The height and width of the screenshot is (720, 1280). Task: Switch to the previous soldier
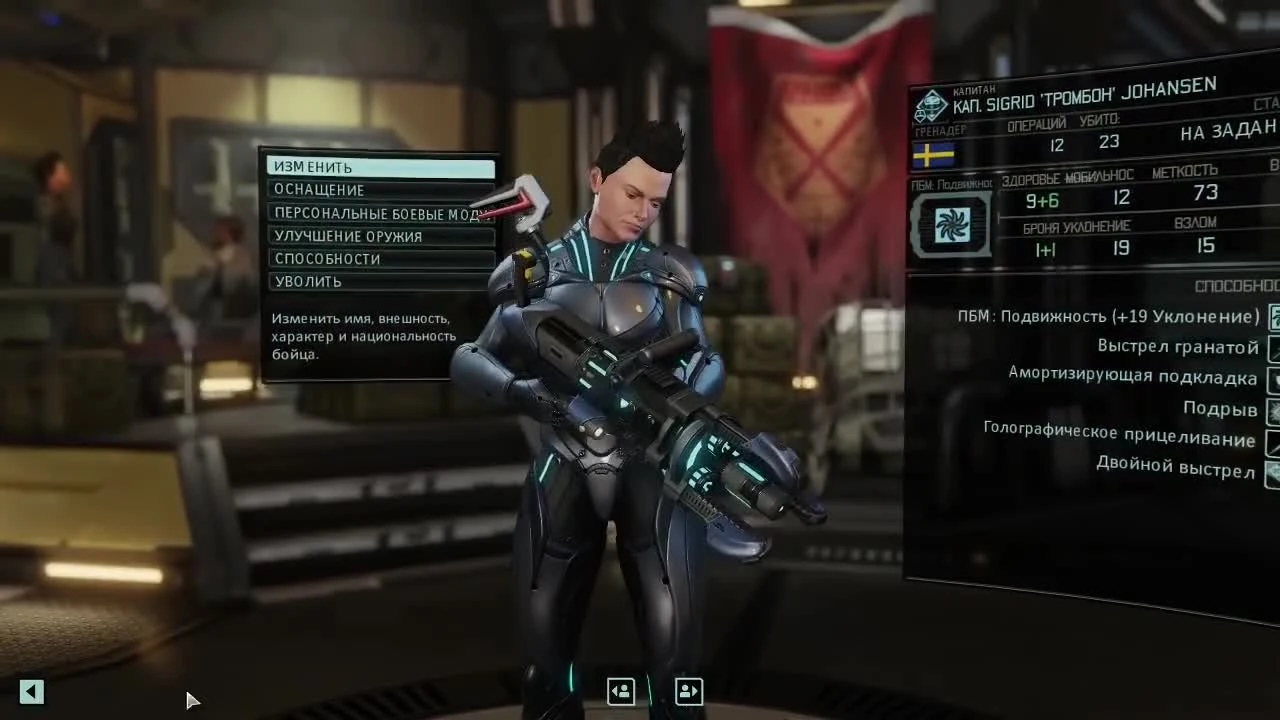(621, 691)
